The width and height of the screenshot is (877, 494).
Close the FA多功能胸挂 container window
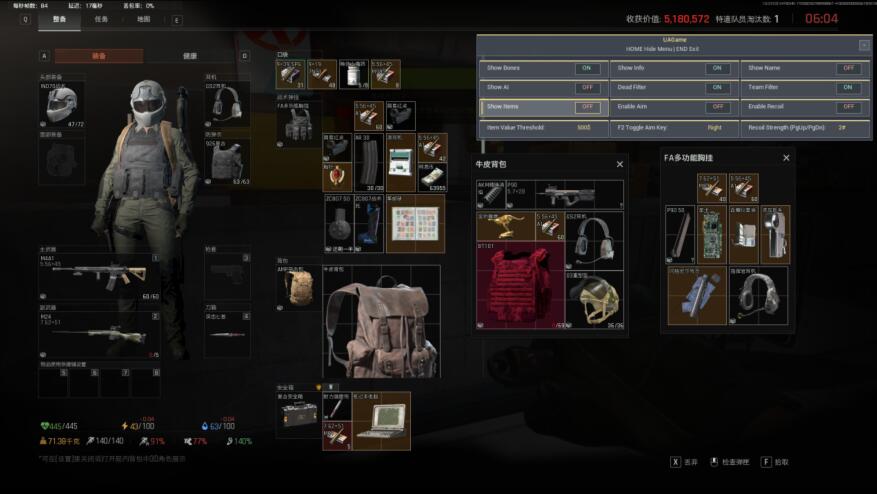pos(786,158)
